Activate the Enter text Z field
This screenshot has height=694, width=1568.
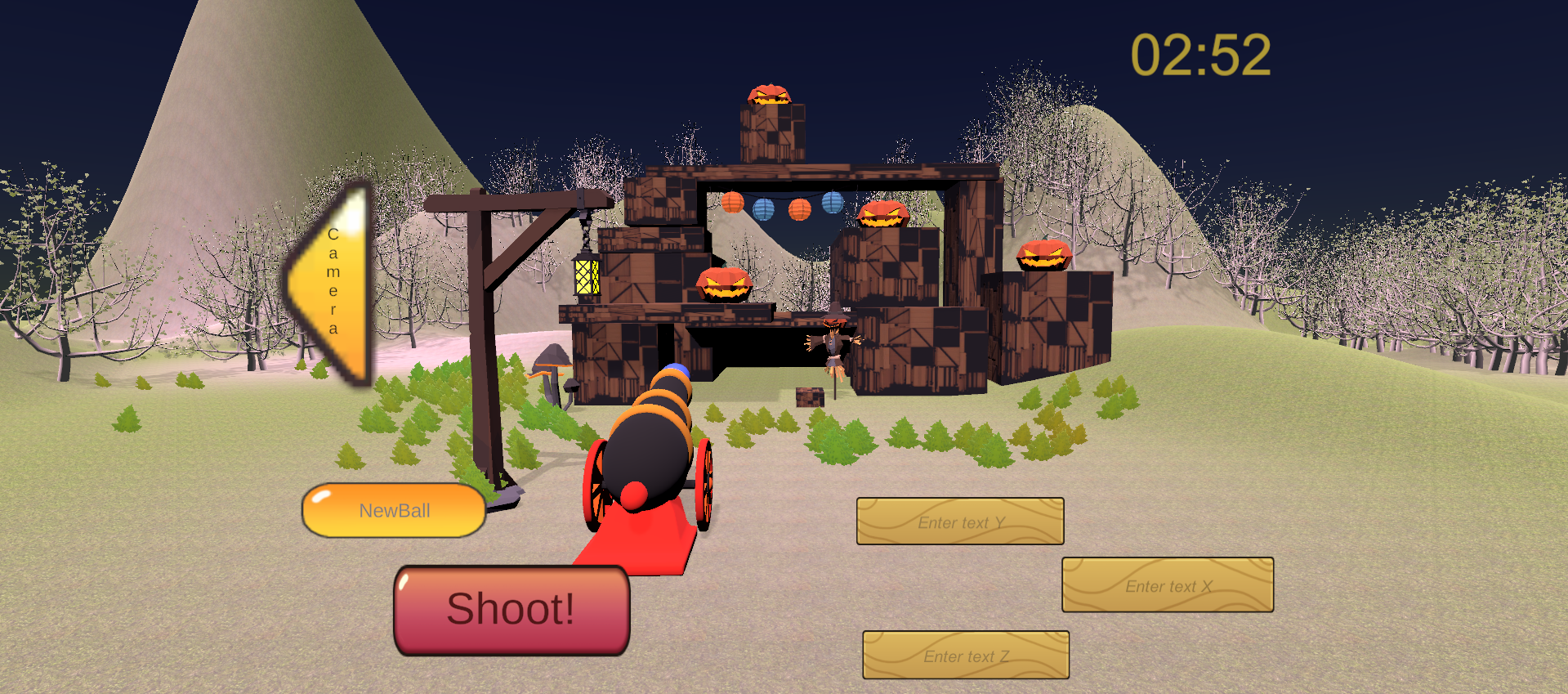pos(966,656)
